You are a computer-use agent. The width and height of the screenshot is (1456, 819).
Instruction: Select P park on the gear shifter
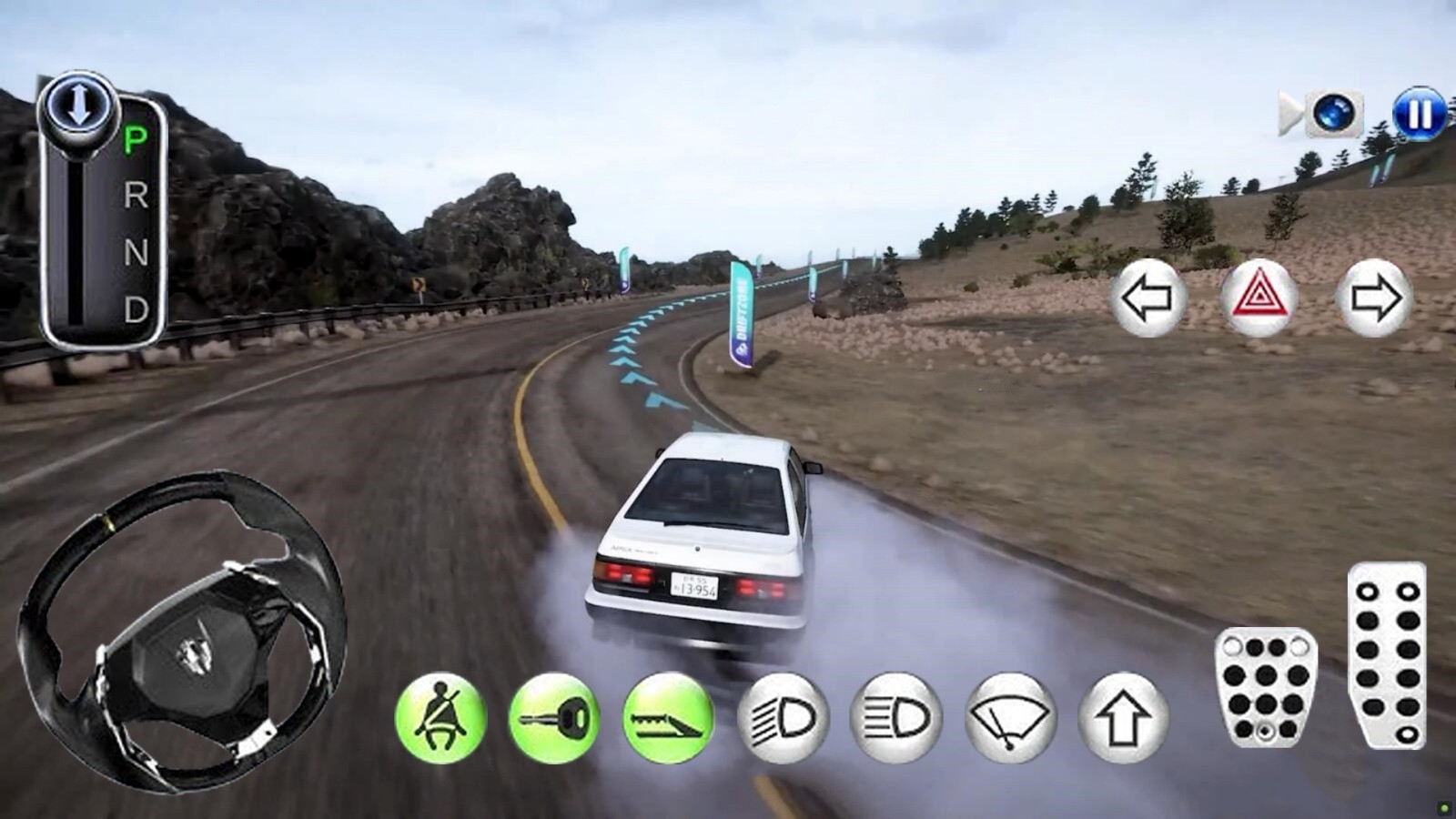136,139
